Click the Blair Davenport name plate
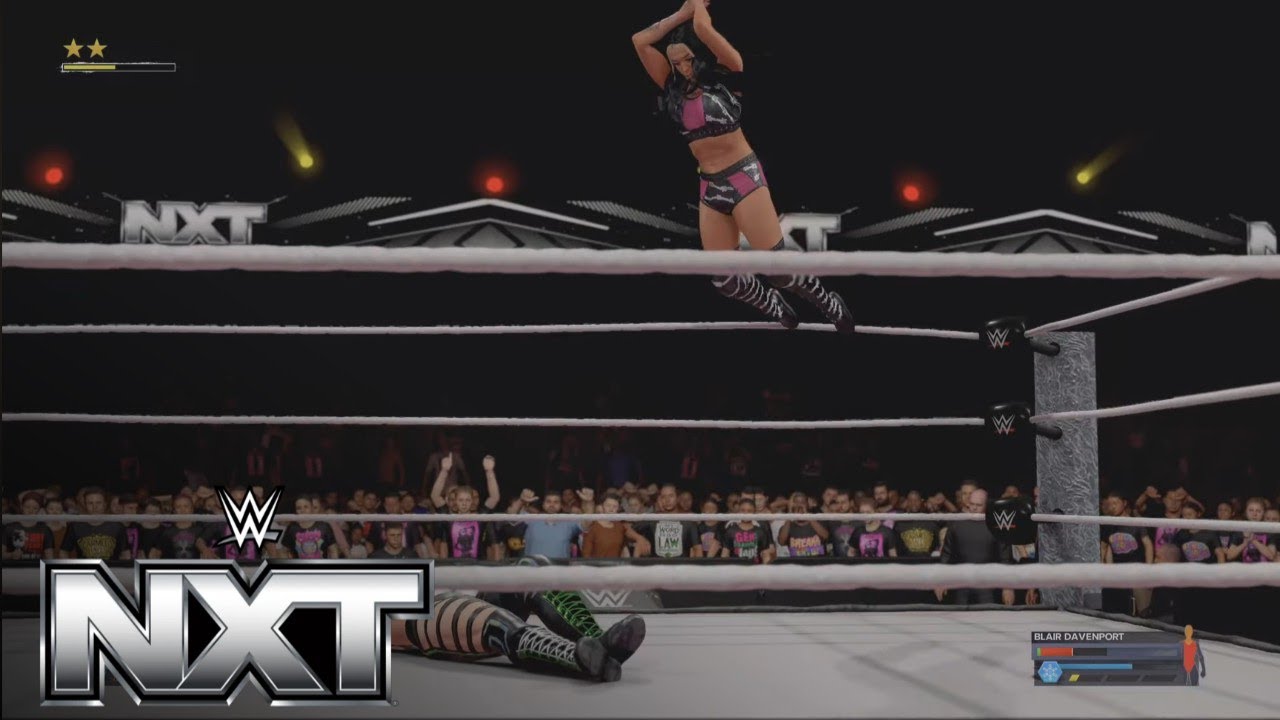The image size is (1280, 720). [1080, 637]
